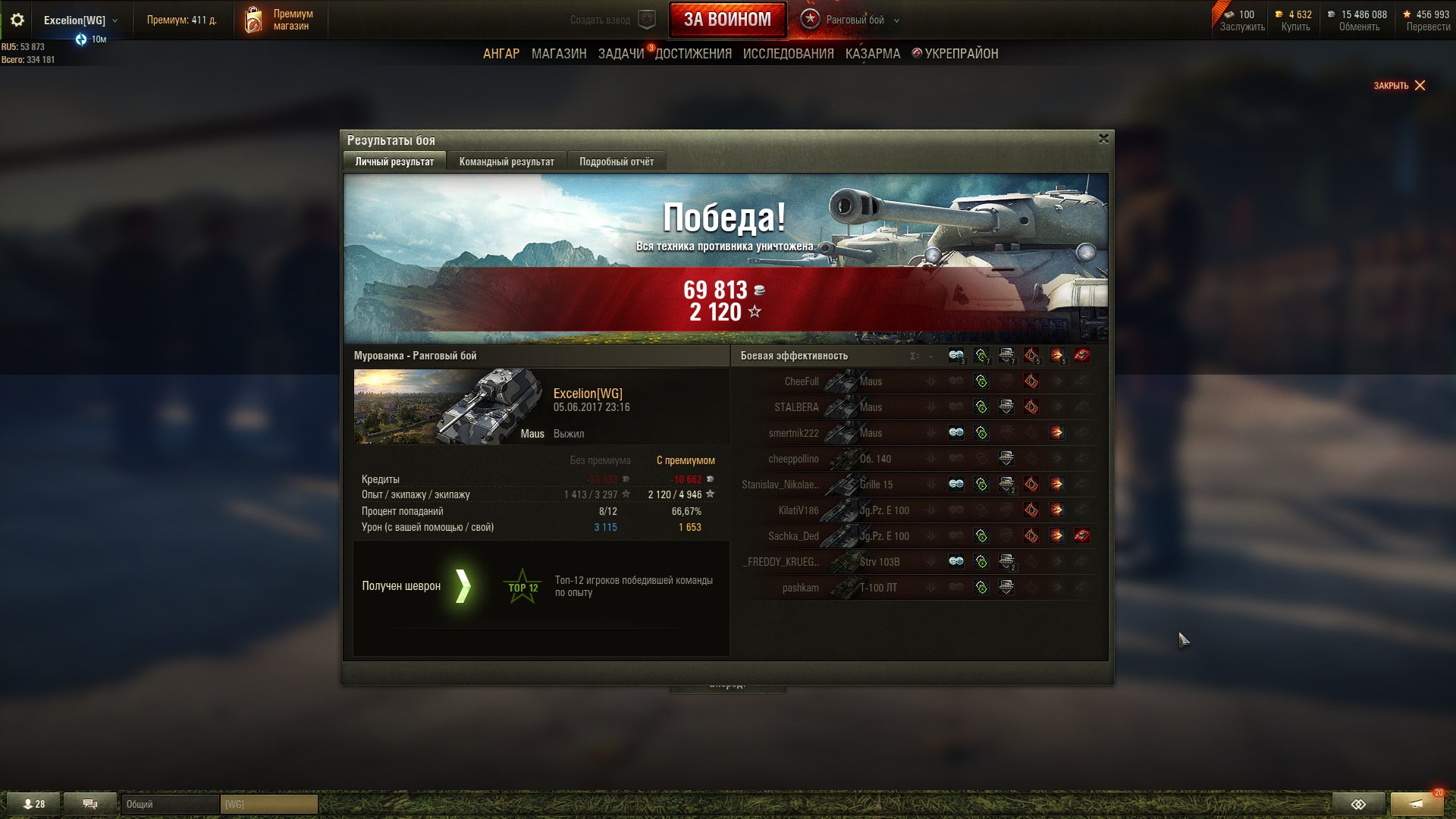
Task: Select the Личный результат tab
Action: point(394,162)
